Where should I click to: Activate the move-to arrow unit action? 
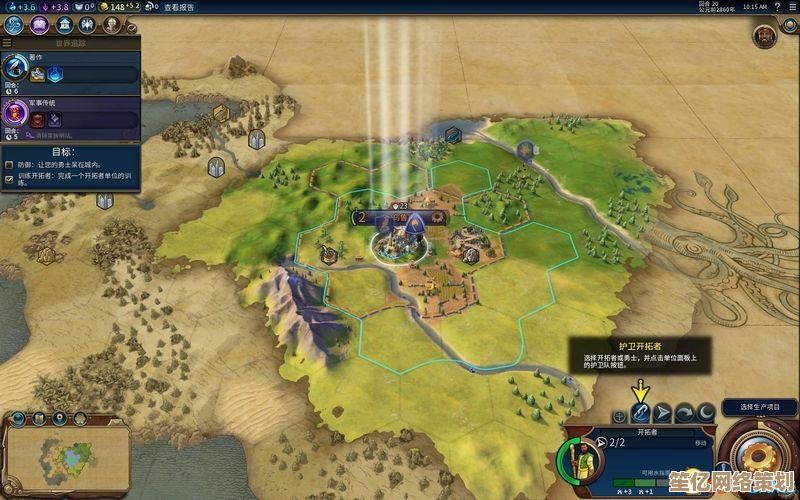tap(662, 412)
